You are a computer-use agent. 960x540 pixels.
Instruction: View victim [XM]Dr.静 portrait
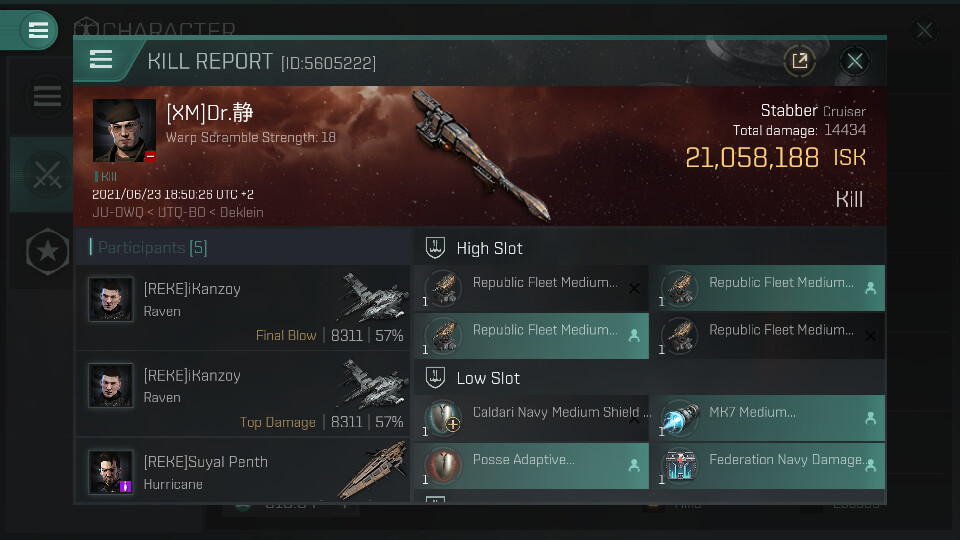[124, 130]
